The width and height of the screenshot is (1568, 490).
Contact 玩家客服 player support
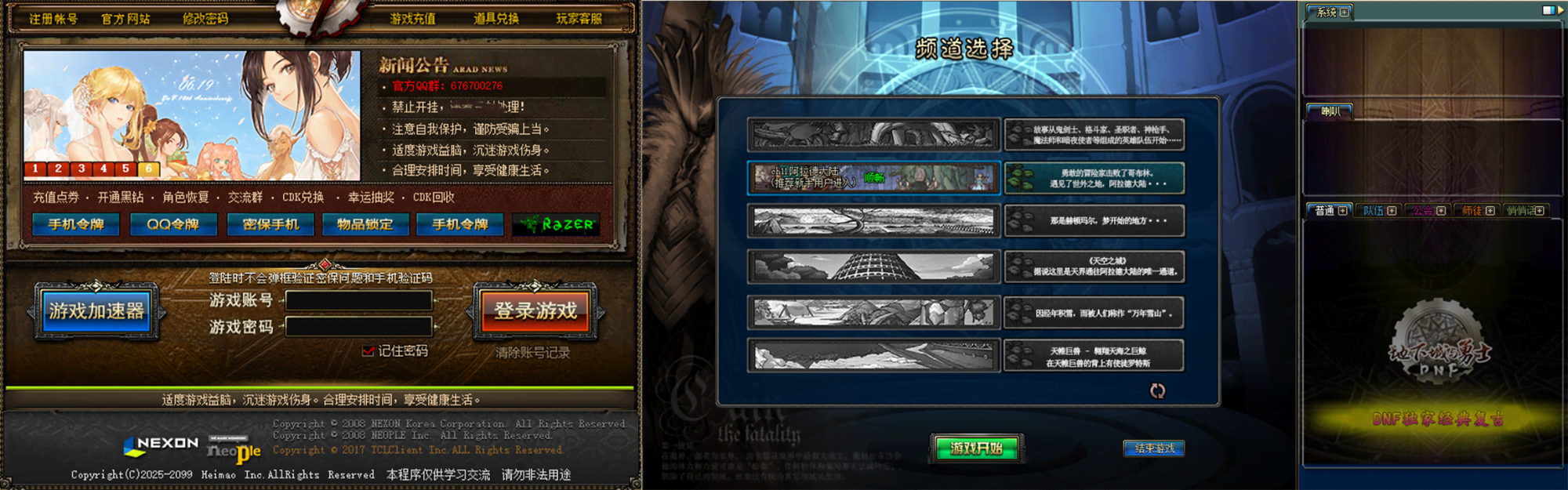coord(579,18)
